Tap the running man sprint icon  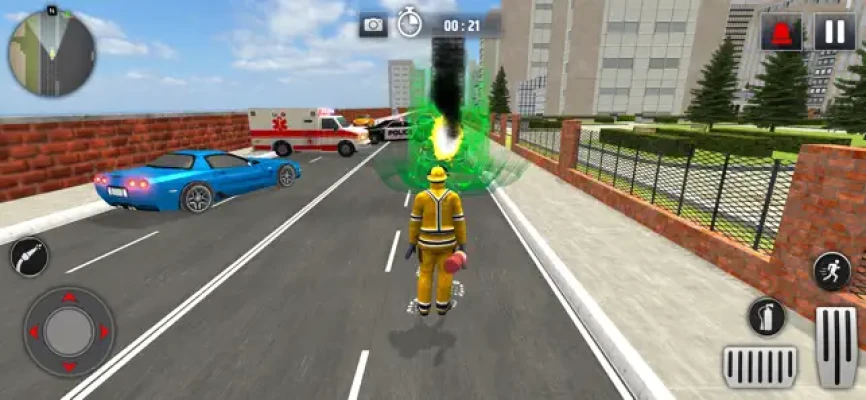(x=831, y=271)
